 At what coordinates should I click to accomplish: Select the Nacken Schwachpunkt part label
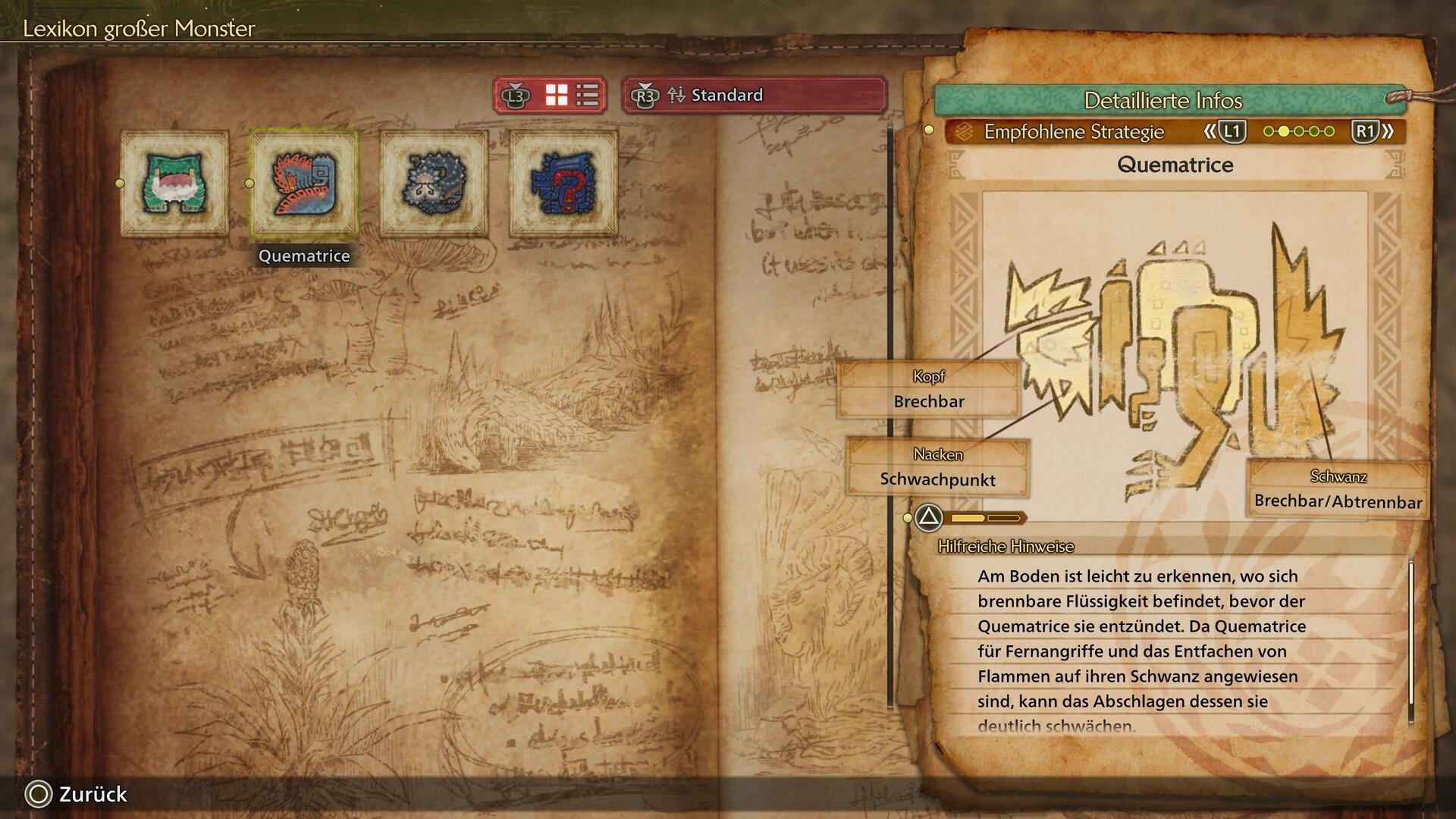tap(938, 468)
